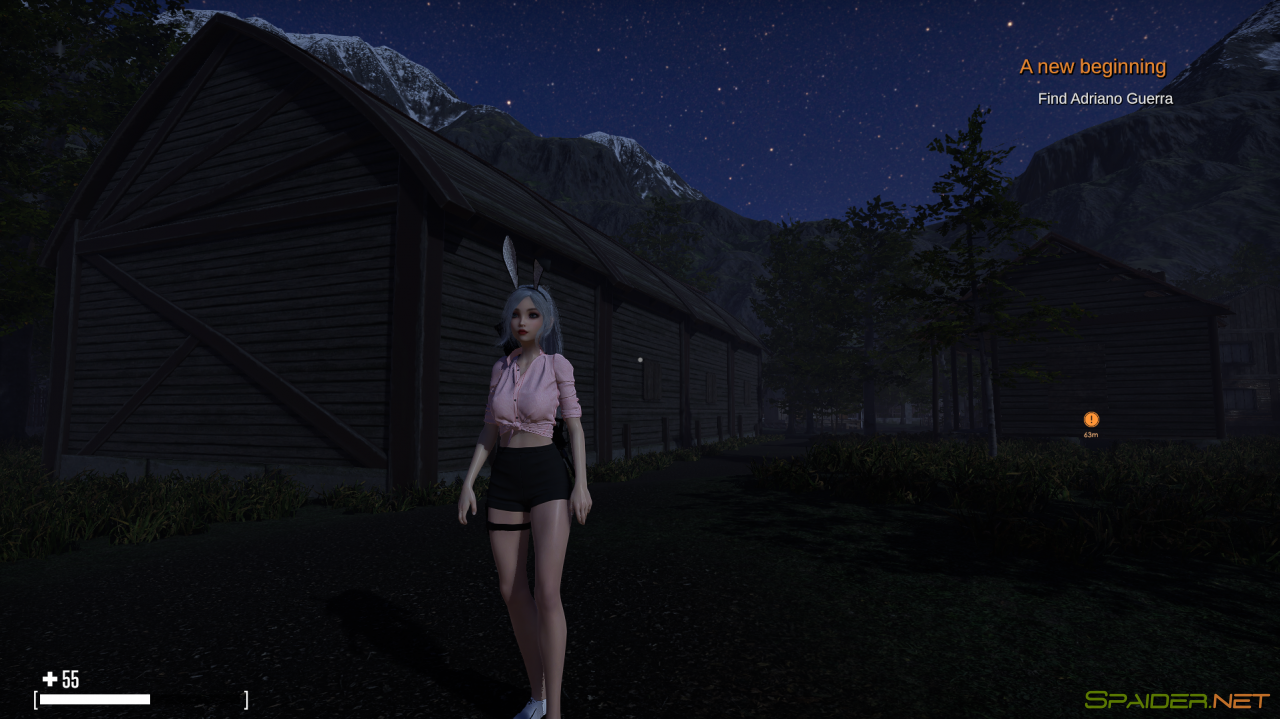The image size is (1280, 719).
Task: Select the orange exclamation objective marker
Action: click(1091, 420)
